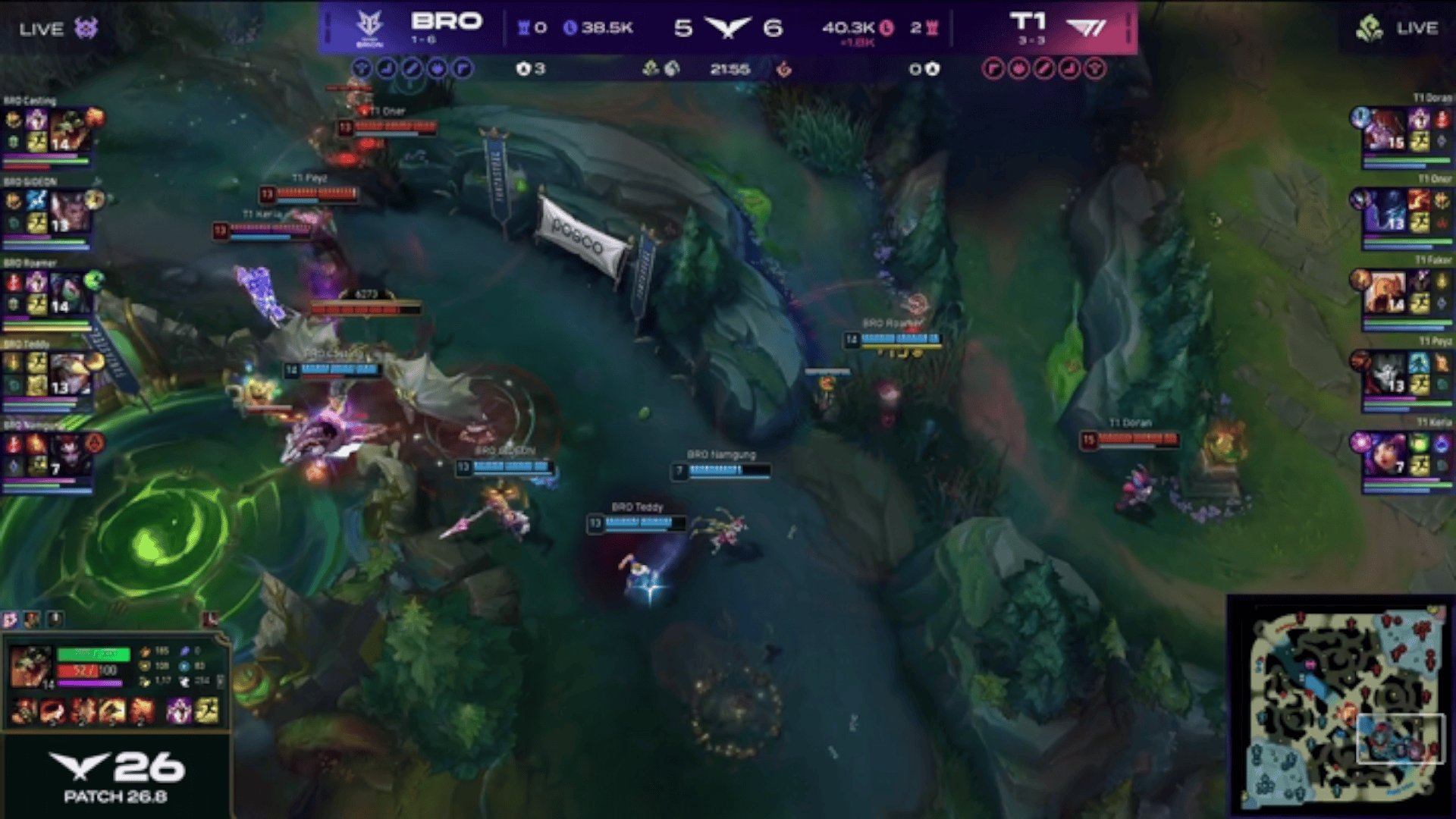
Task: Click the T1 team logo on scoreboard
Action: pos(1086,28)
